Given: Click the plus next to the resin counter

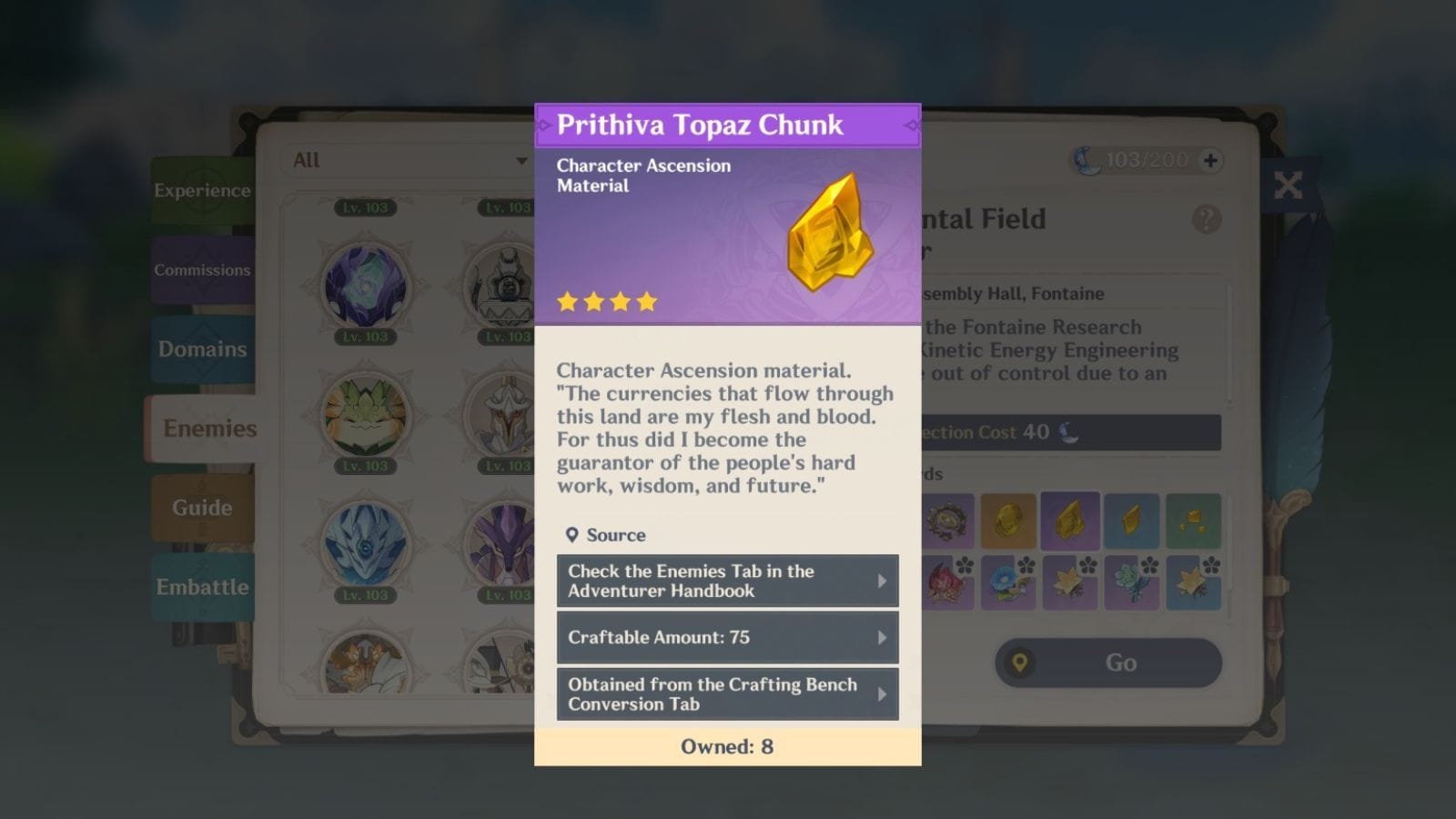Looking at the screenshot, I should [x=1208, y=160].
